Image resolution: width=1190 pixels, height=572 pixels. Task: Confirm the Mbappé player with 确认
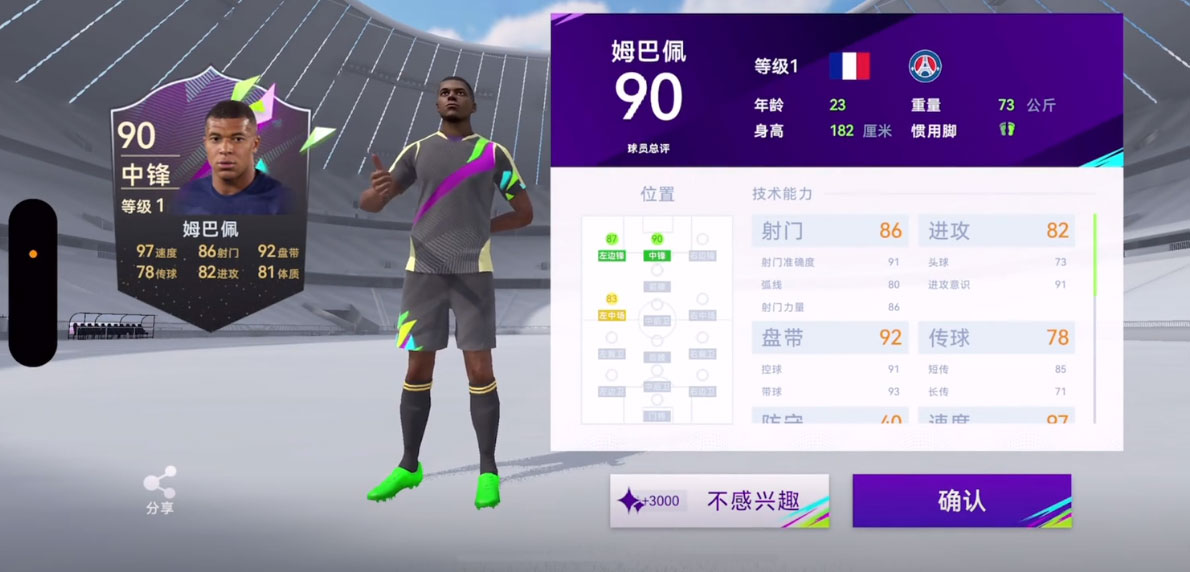click(961, 501)
